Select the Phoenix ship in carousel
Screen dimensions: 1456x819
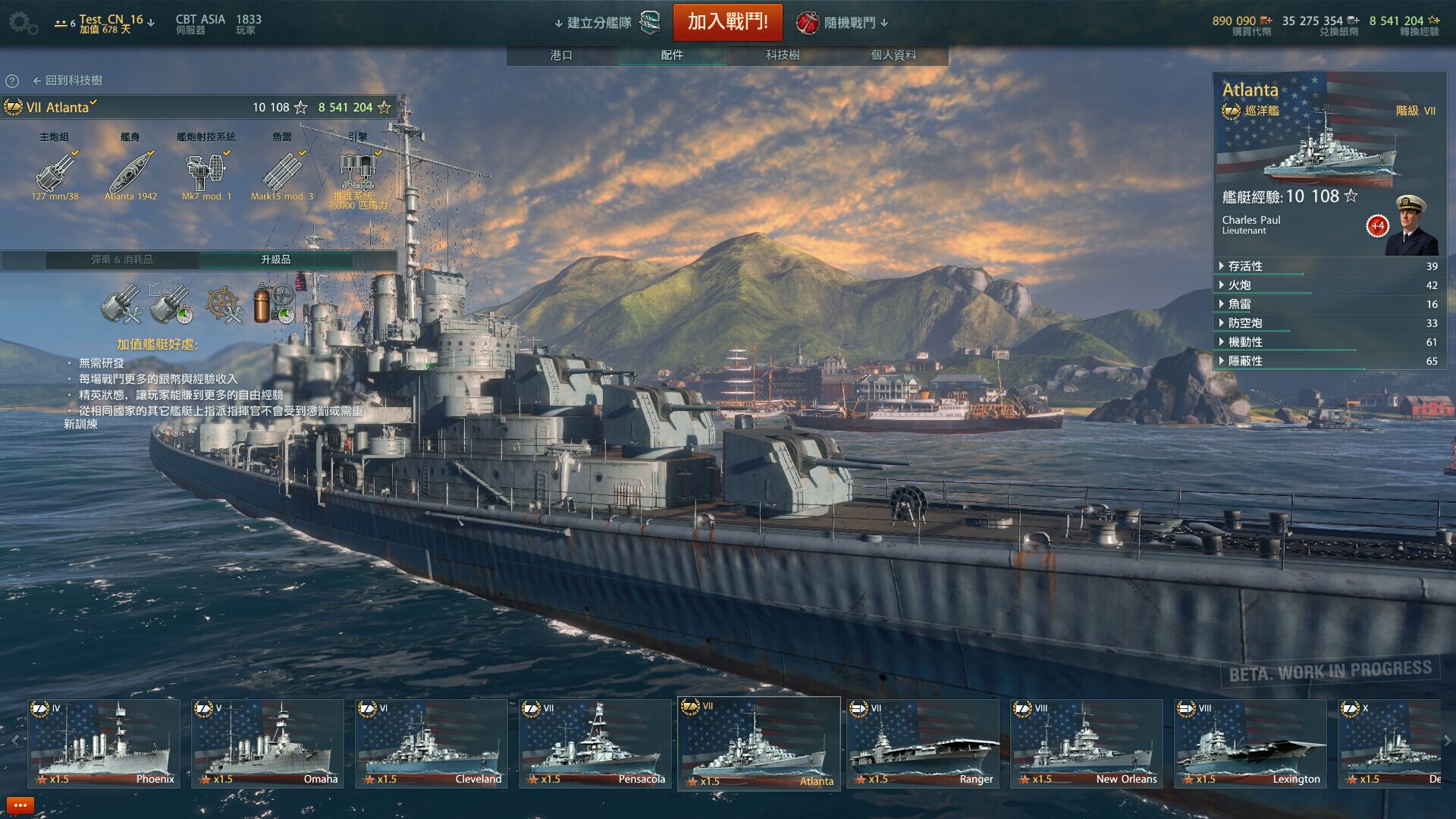click(104, 744)
